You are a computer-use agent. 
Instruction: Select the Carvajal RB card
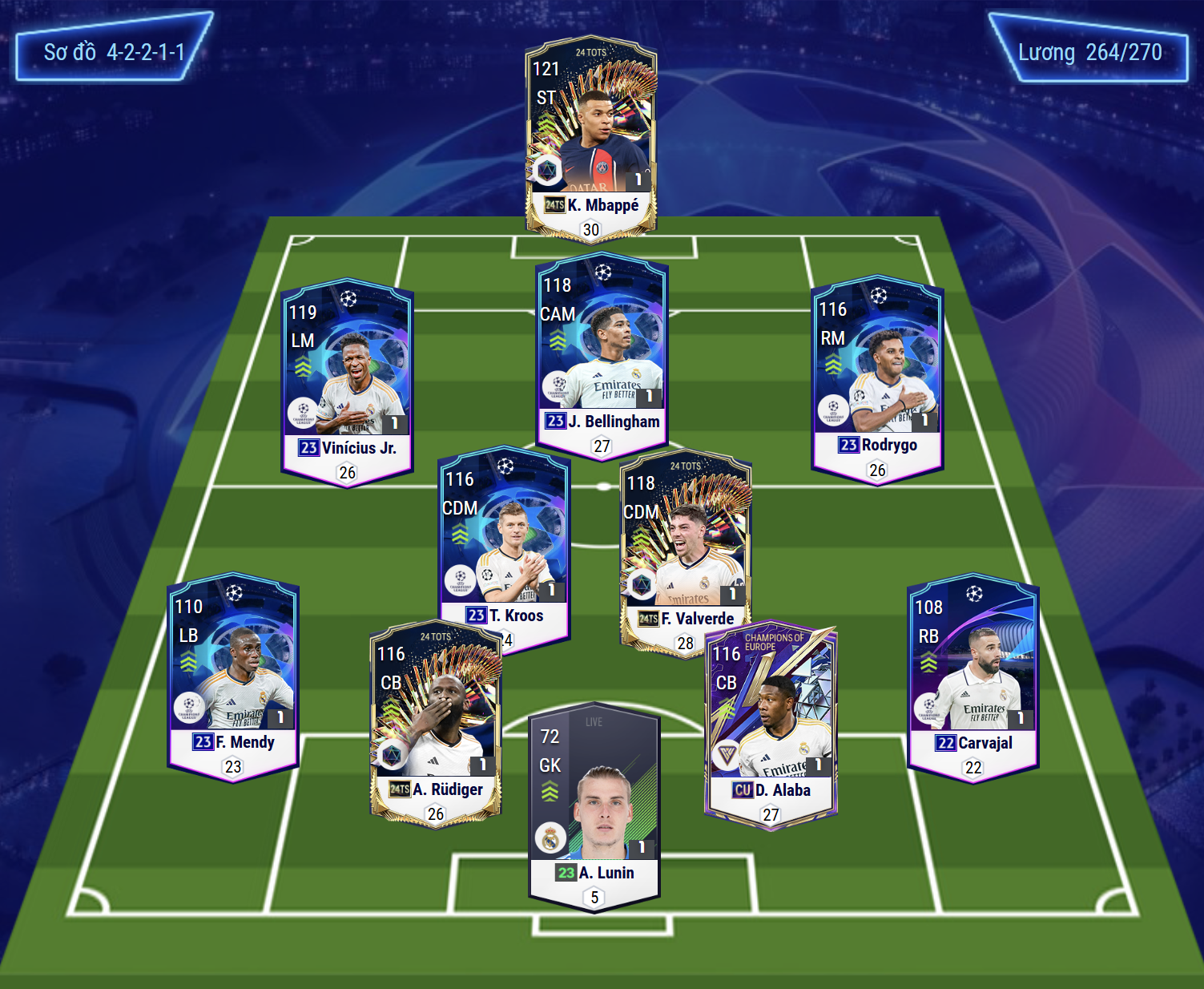click(972, 673)
